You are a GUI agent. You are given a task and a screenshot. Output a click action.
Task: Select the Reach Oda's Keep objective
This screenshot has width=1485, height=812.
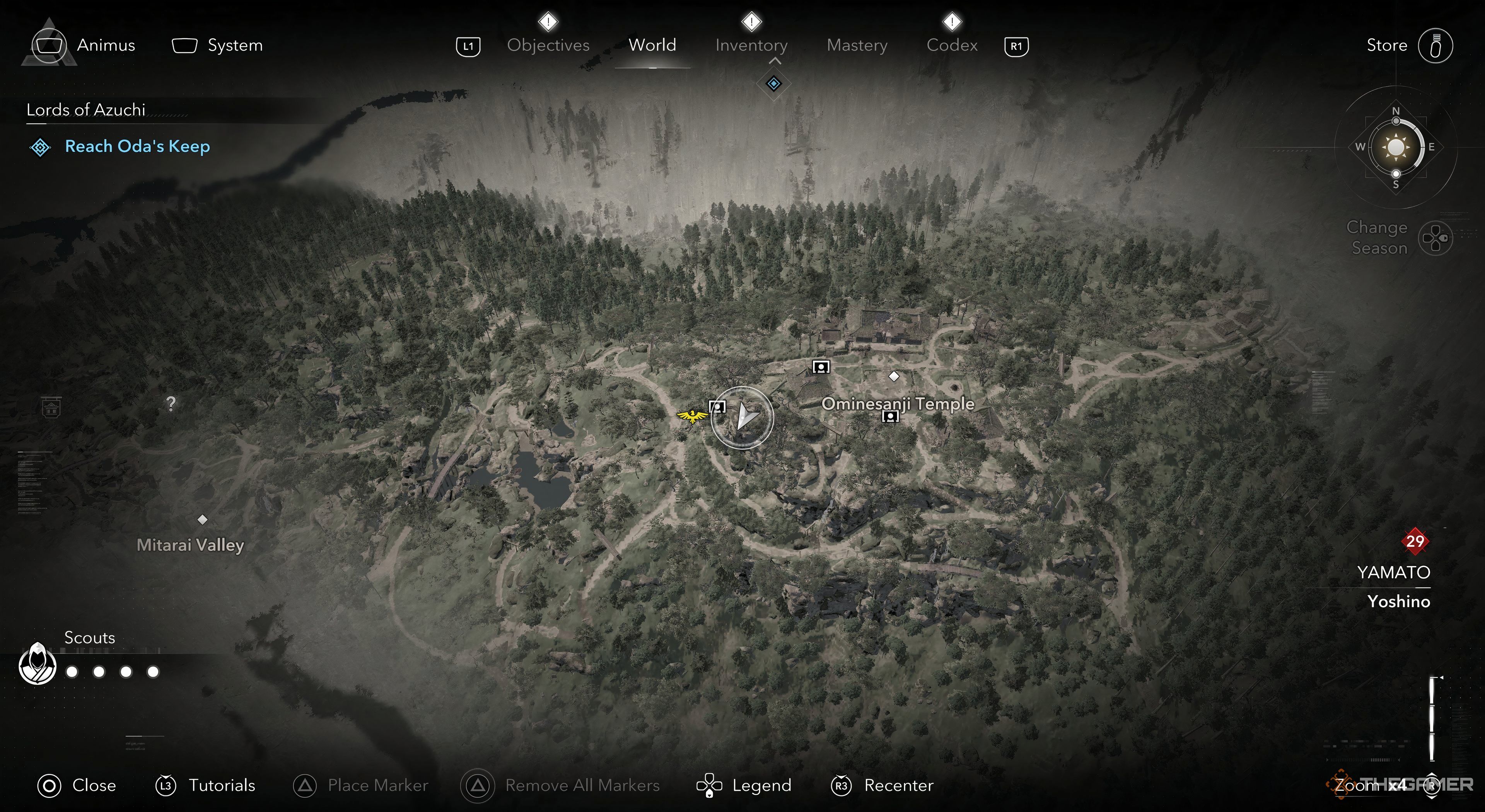137,147
